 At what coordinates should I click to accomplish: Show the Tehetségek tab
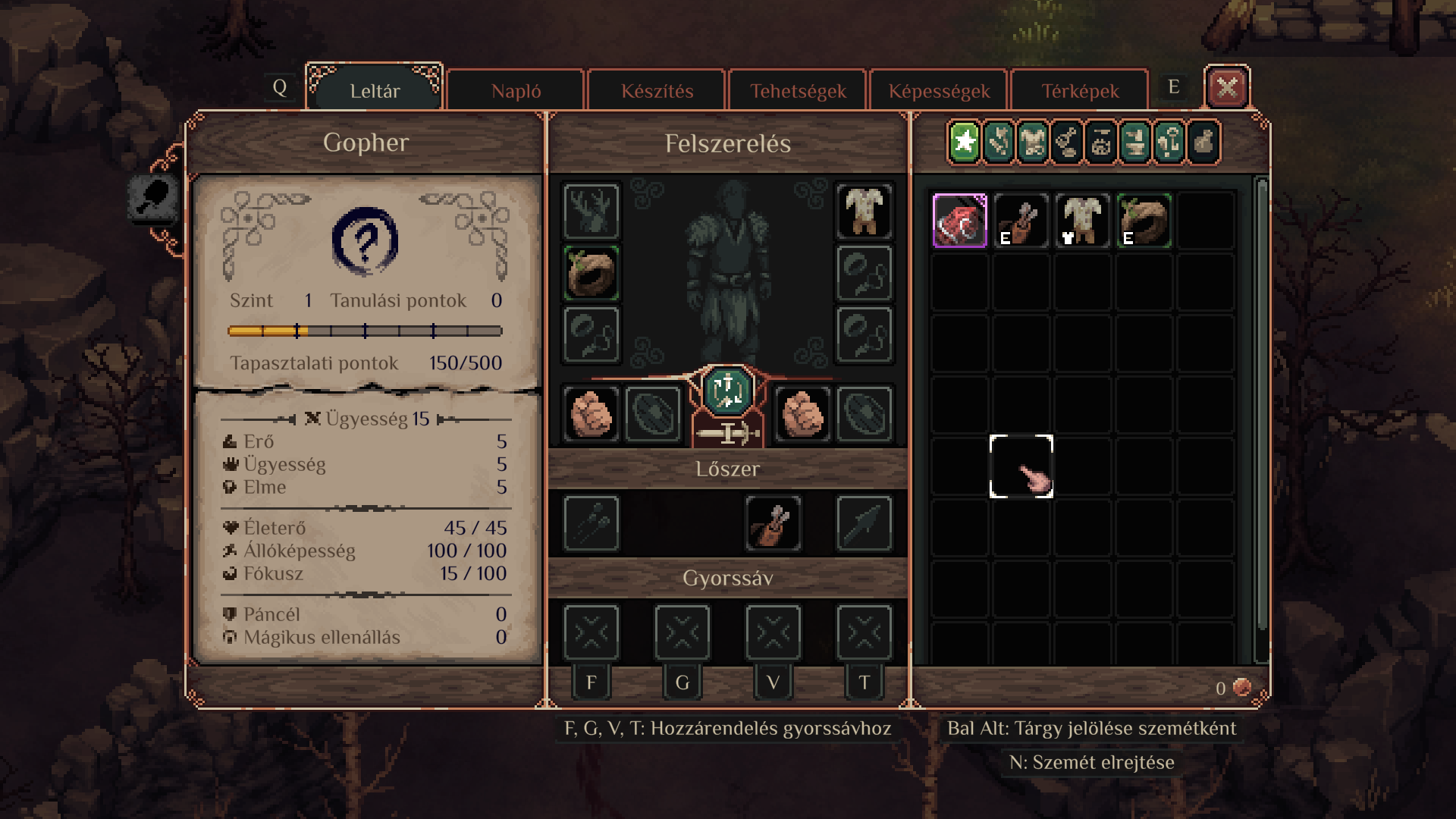(x=798, y=91)
